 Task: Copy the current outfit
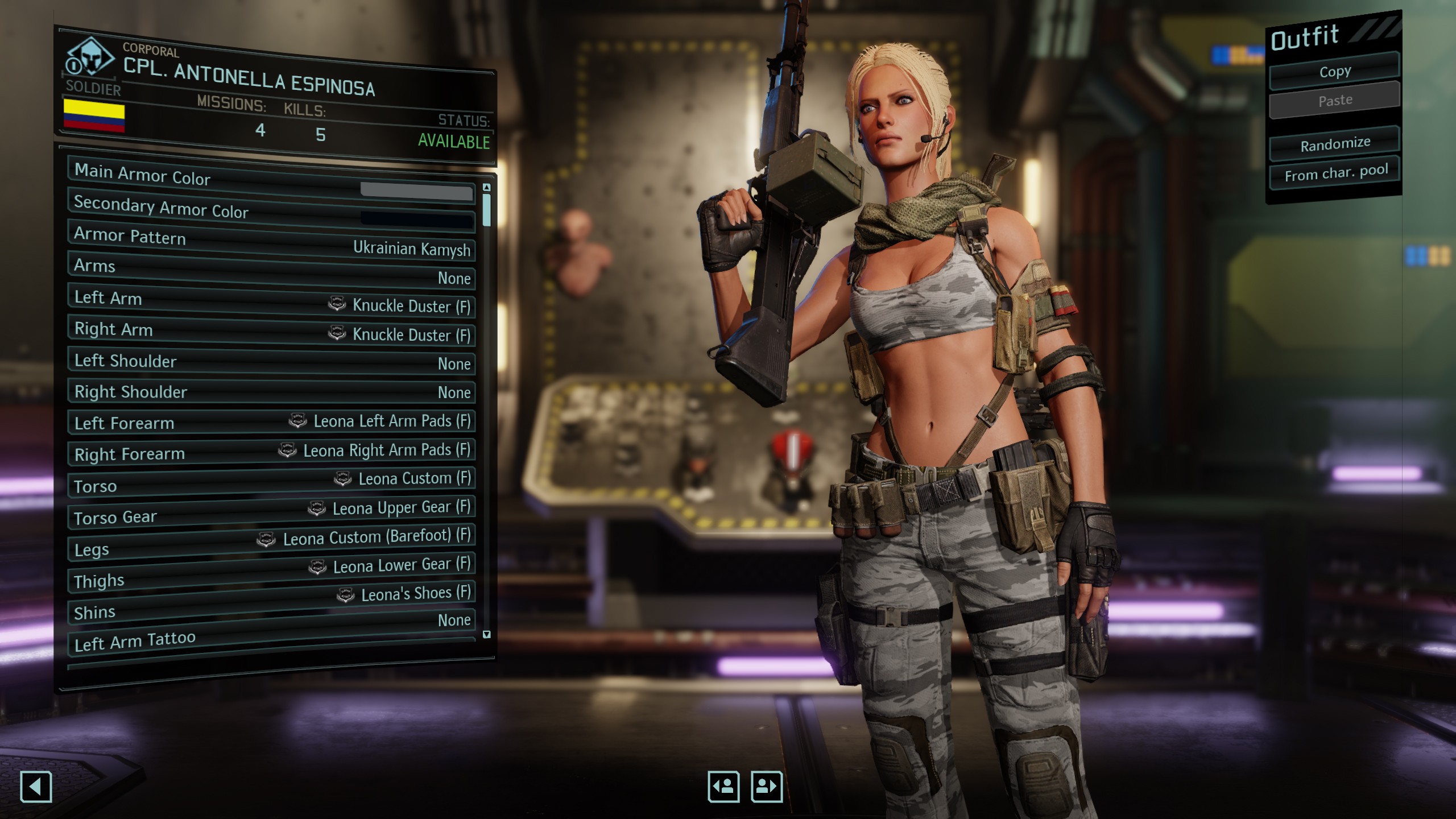pos(1334,72)
